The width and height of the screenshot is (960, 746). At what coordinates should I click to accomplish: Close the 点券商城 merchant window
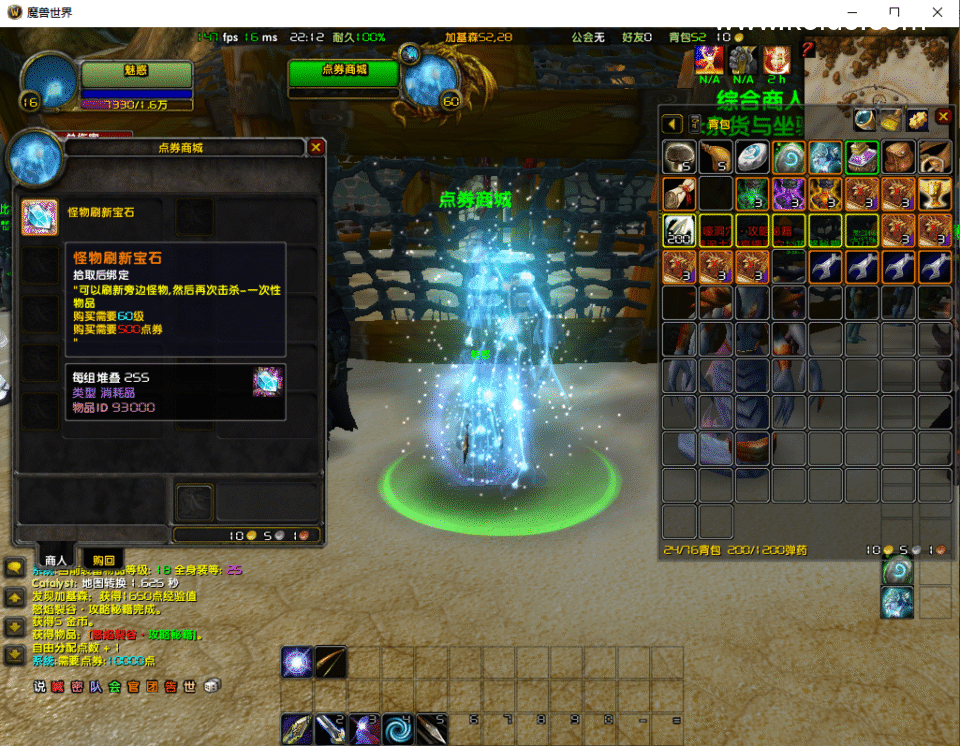pos(316,147)
